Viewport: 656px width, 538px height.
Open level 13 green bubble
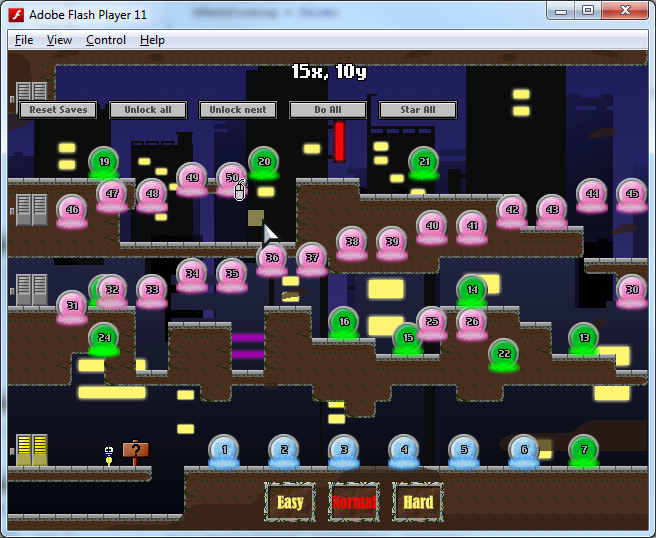[x=584, y=338]
